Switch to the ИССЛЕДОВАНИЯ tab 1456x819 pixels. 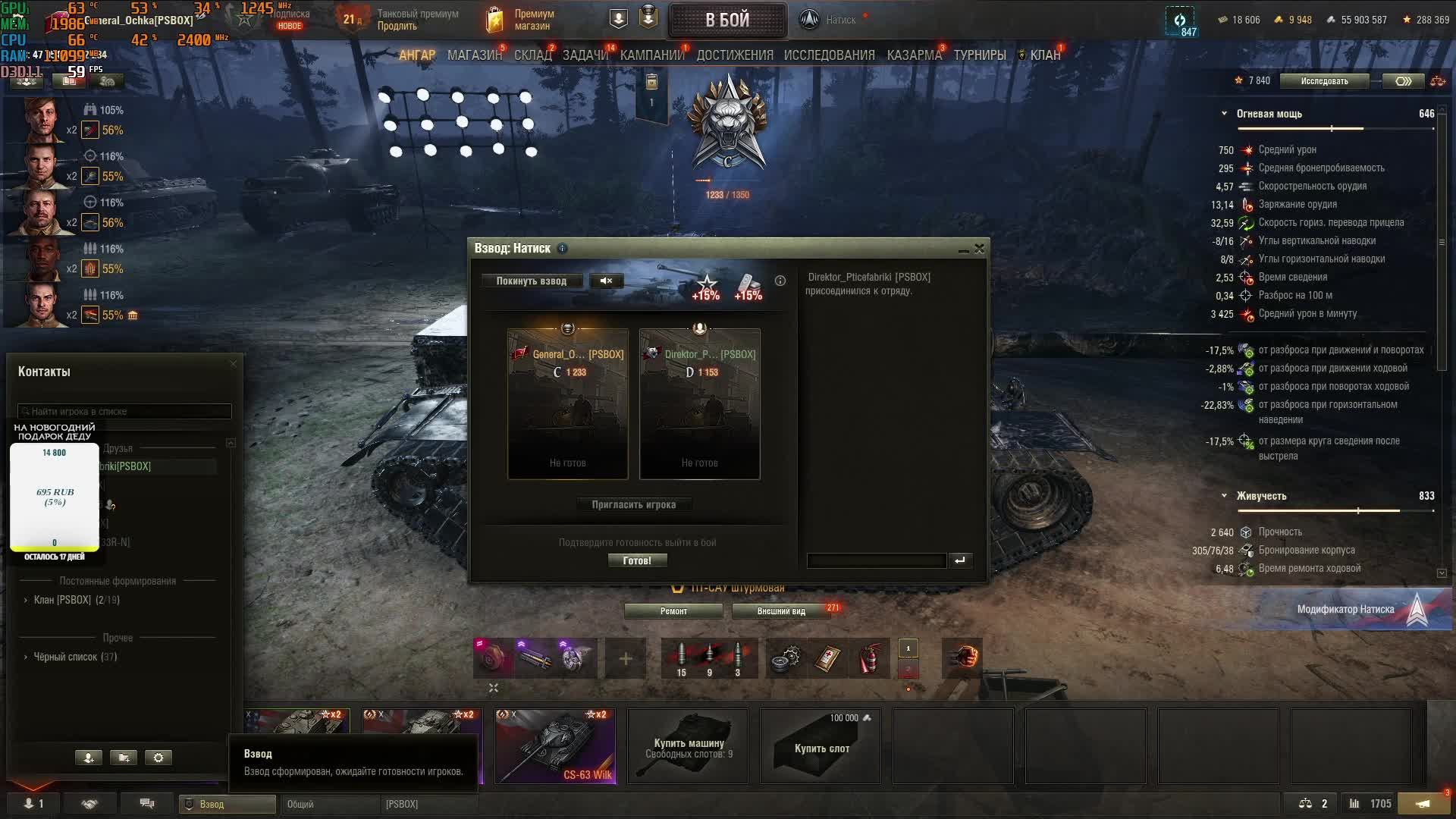(x=829, y=55)
